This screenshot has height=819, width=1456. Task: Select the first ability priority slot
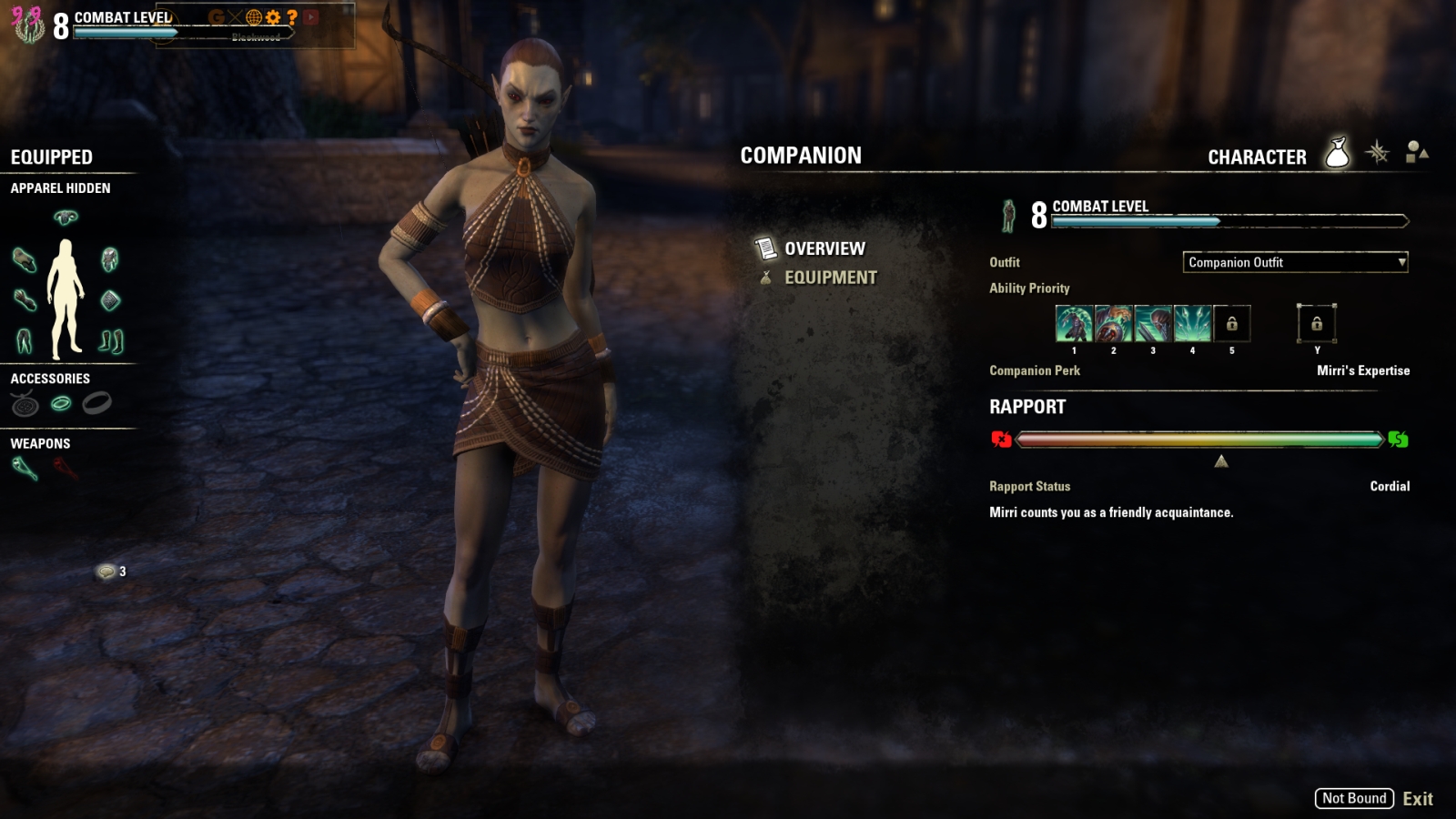point(1074,323)
